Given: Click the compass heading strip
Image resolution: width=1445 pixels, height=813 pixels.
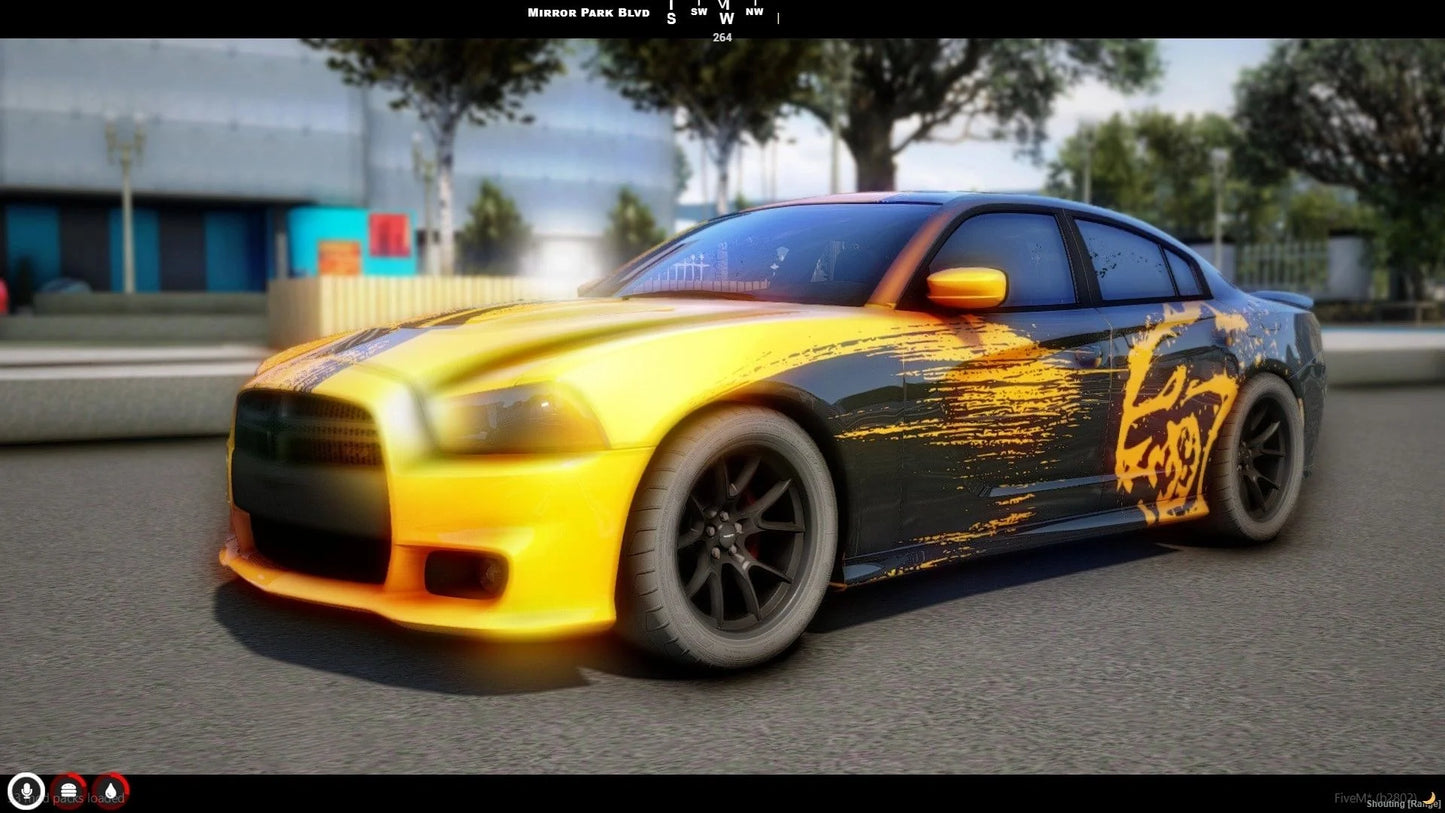Looking at the screenshot, I should pyautogui.click(x=722, y=14).
